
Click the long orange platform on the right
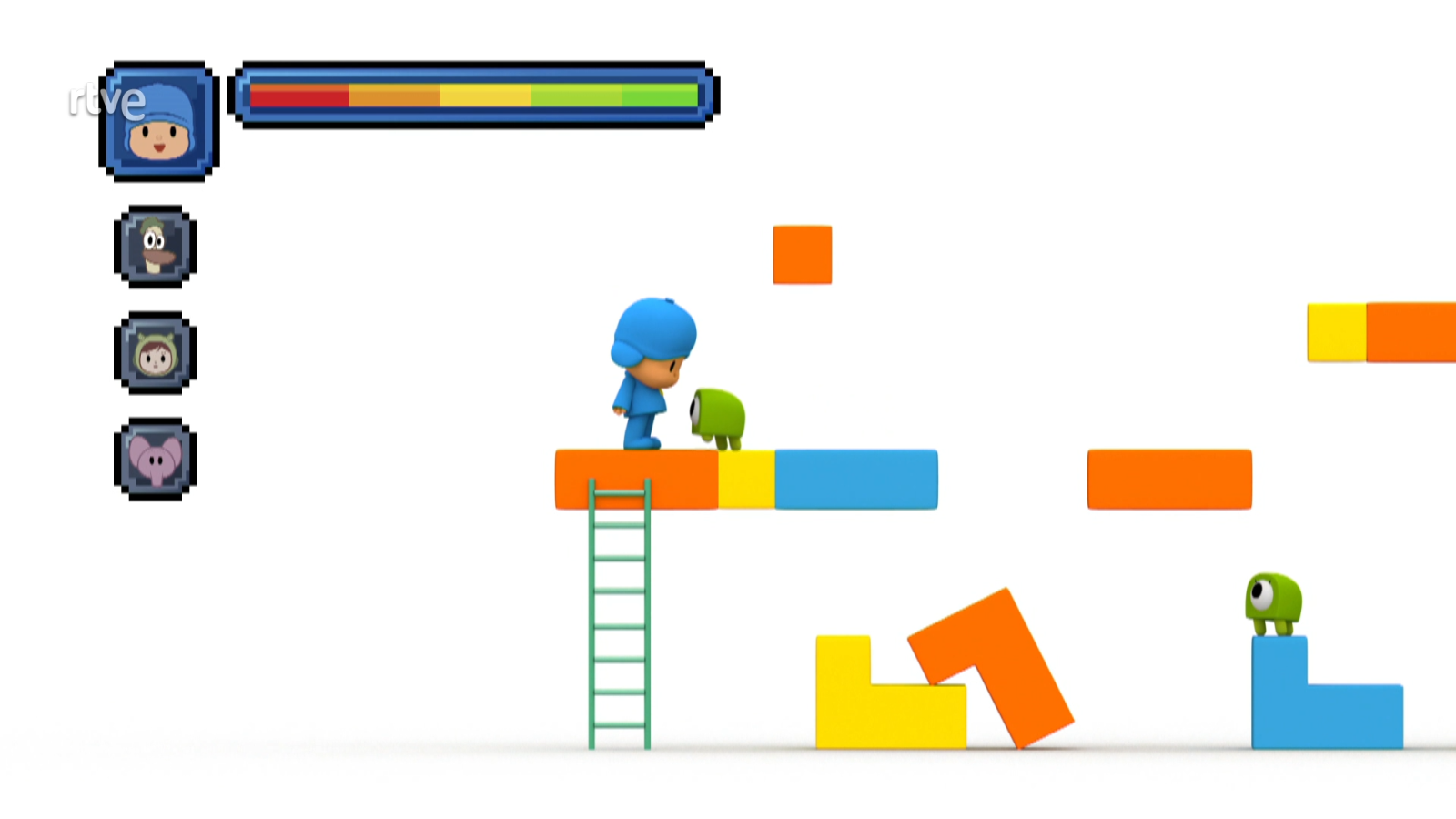pyautogui.click(x=1170, y=477)
